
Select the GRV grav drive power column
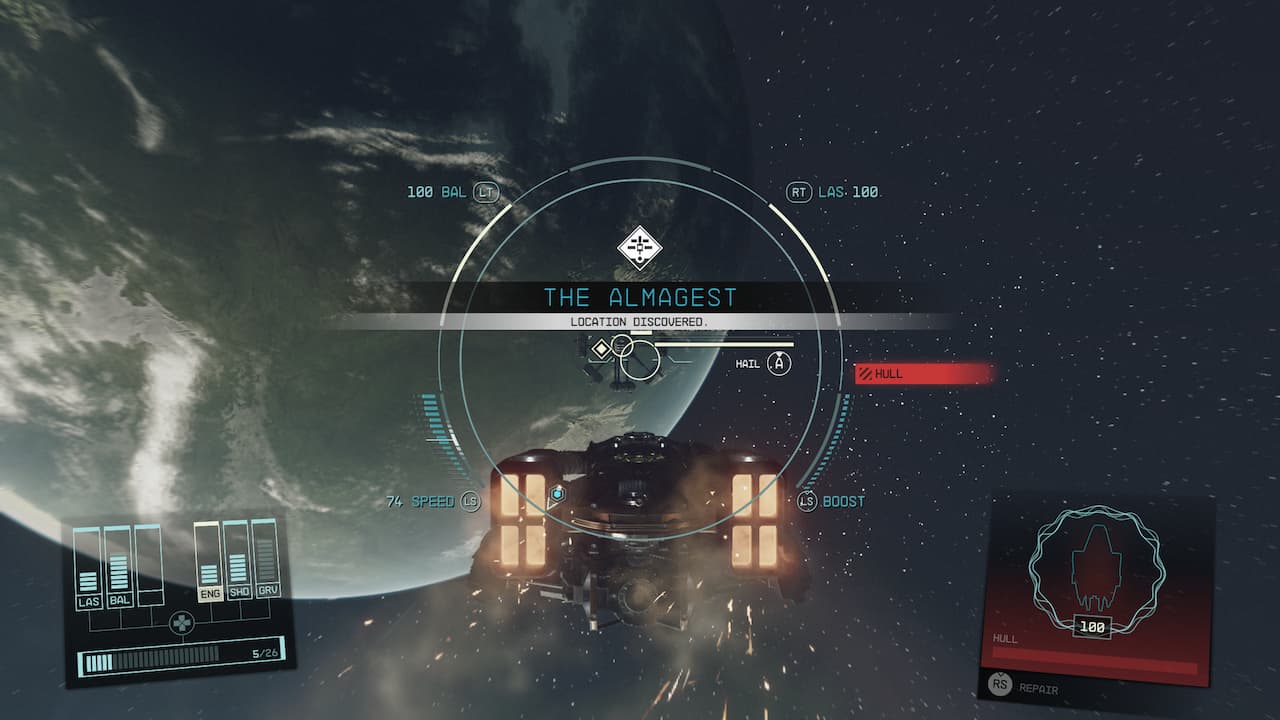click(x=265, y=564)
